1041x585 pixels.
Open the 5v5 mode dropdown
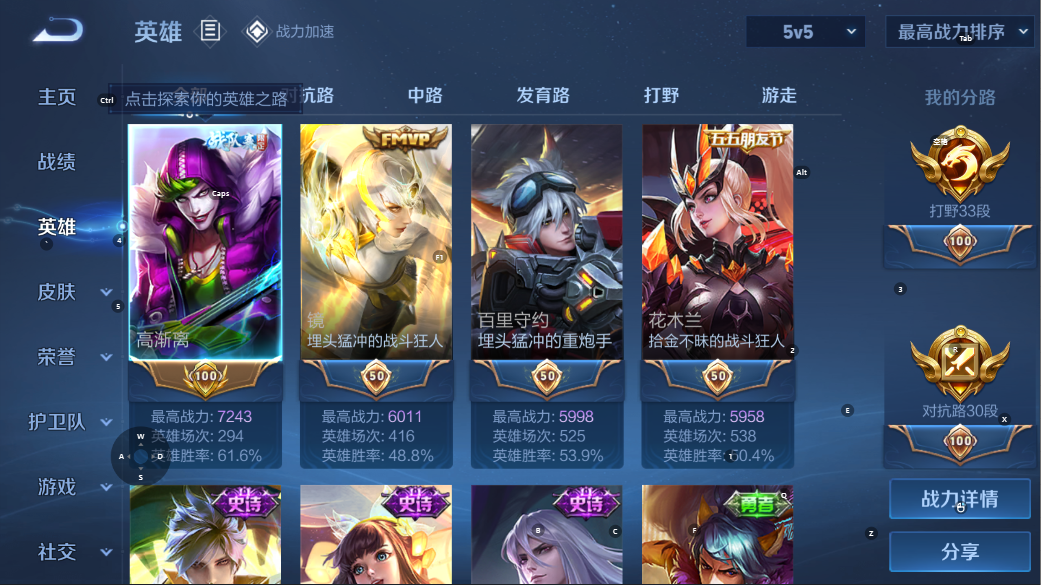pyautogui.click(x=805, y=32)
